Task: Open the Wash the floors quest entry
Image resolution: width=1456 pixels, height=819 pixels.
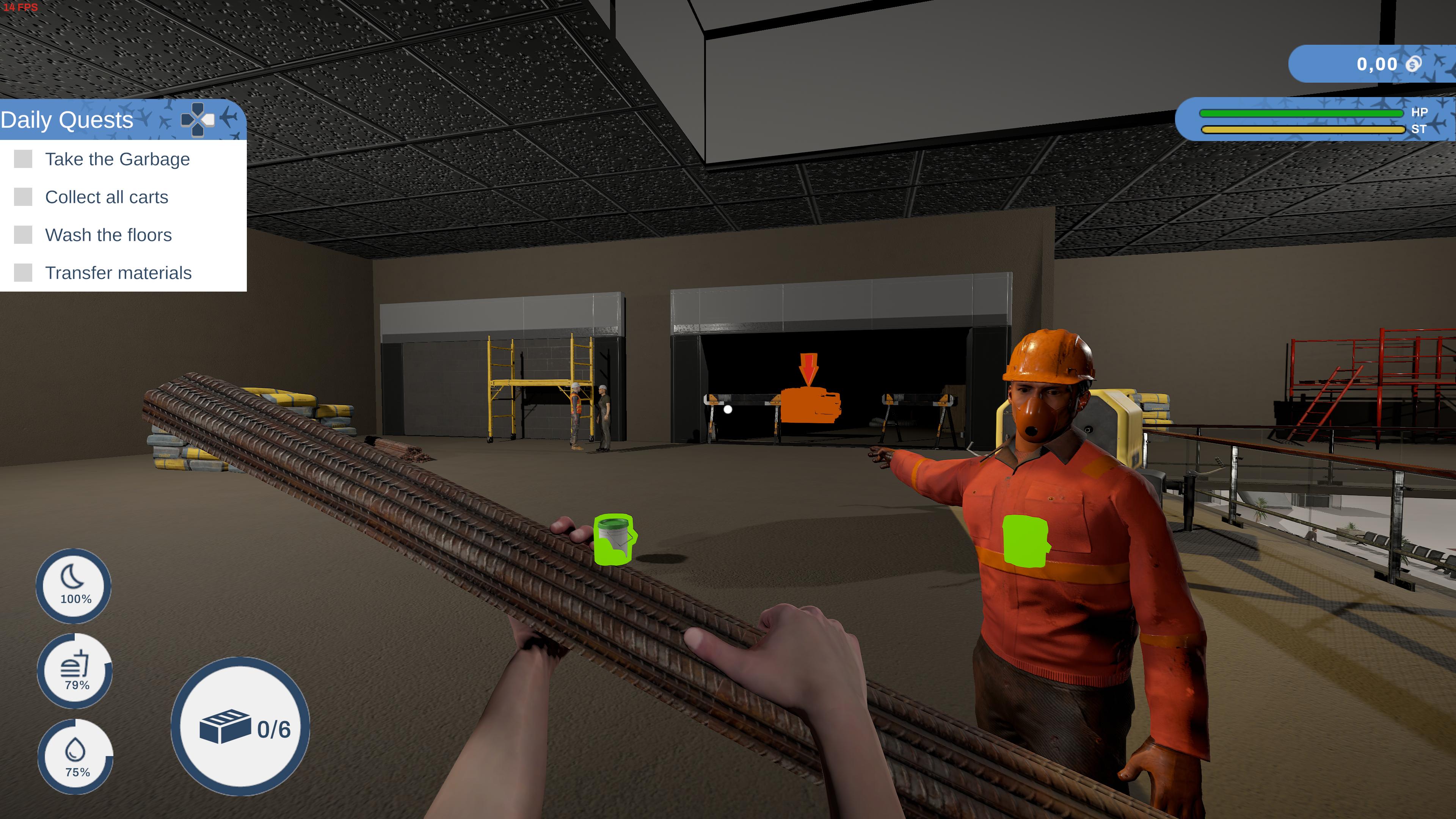Action: 108,235
